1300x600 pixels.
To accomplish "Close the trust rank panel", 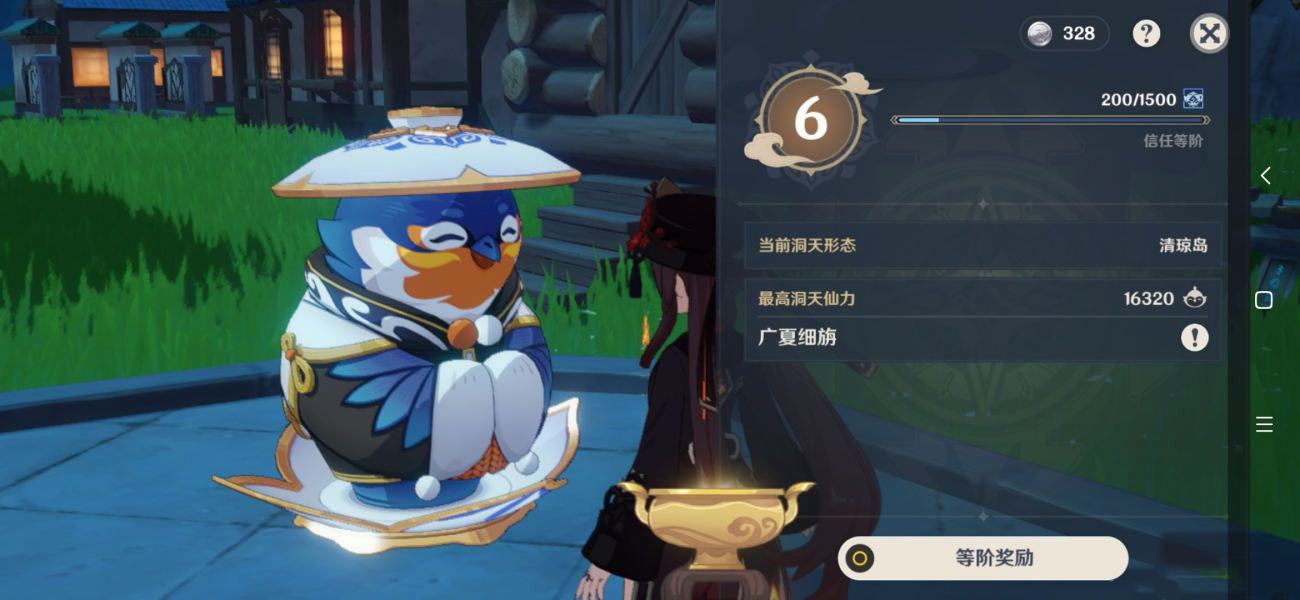I will click(1209, 34).
